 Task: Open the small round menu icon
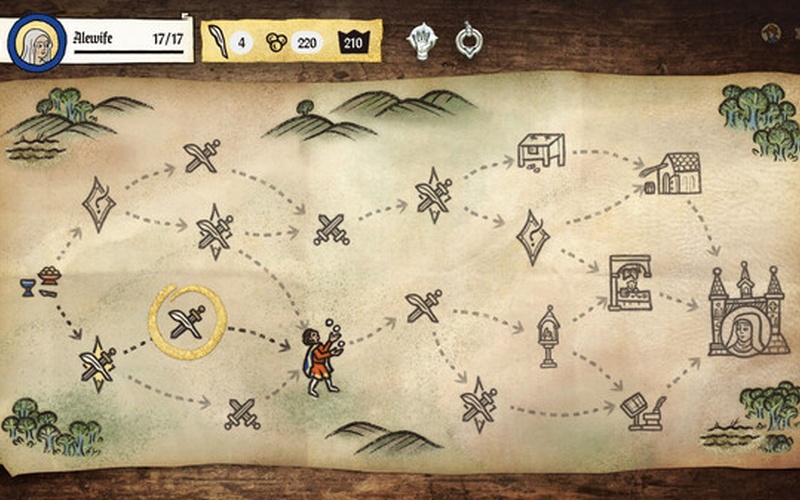click(x=770, y=33)
